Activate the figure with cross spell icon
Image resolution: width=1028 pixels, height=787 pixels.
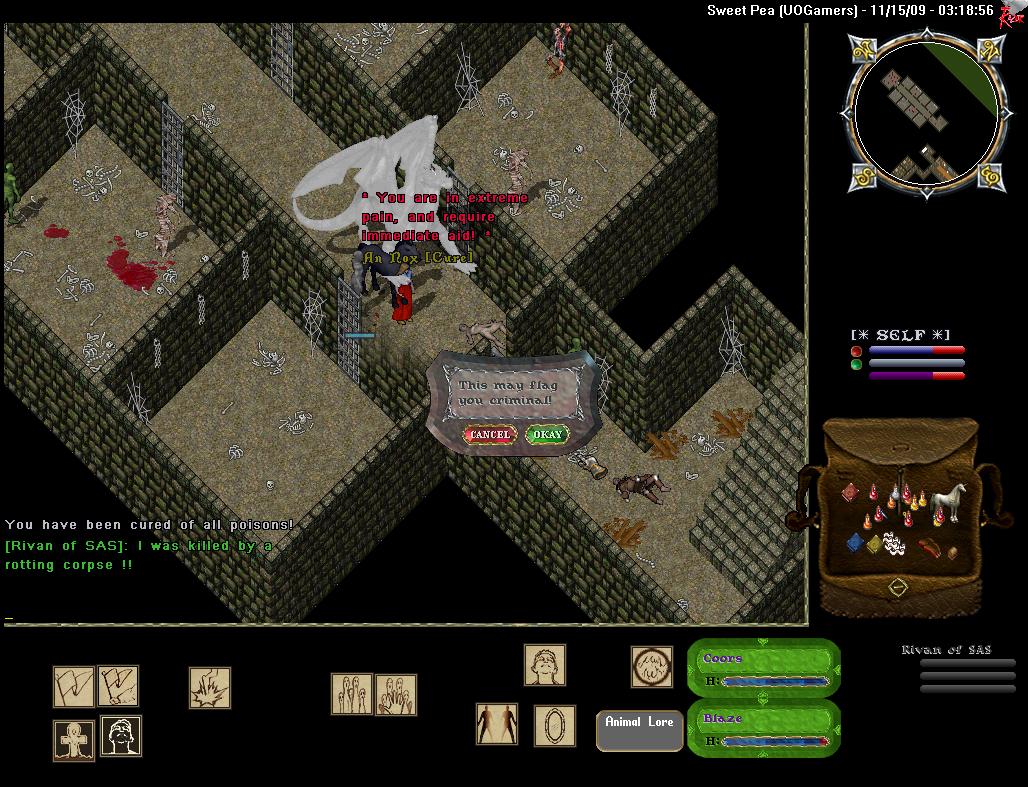click(74, 740)
